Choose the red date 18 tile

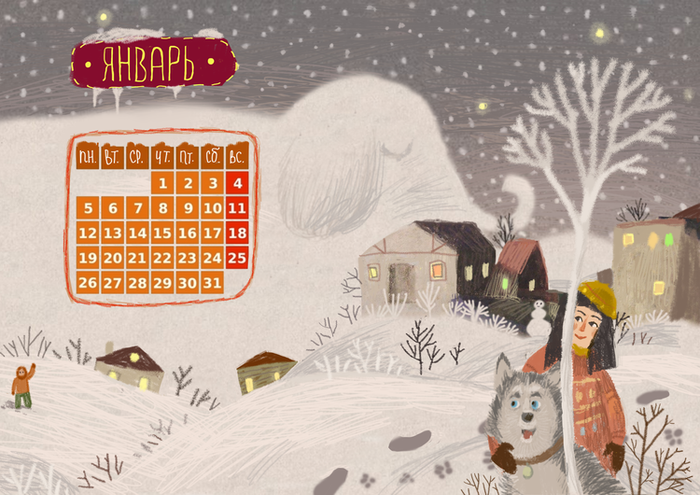[236, 233]
